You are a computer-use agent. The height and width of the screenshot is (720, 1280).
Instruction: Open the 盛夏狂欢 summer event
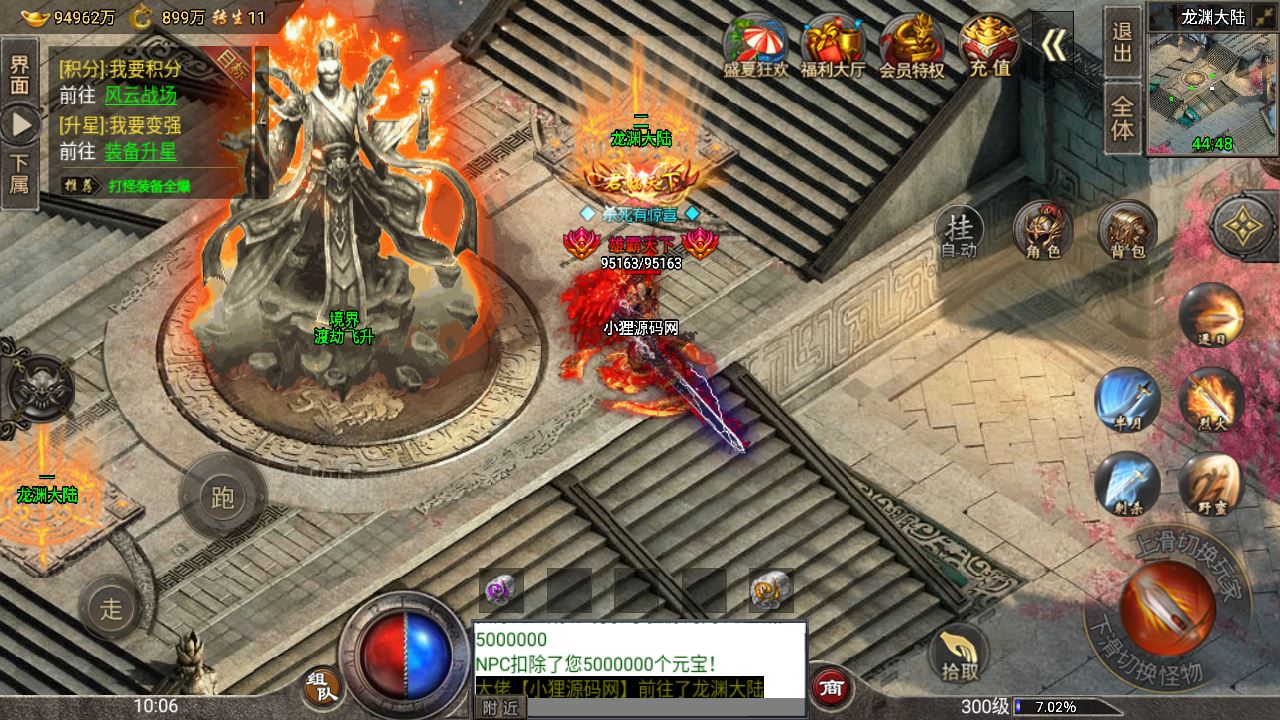click(755, 46)
